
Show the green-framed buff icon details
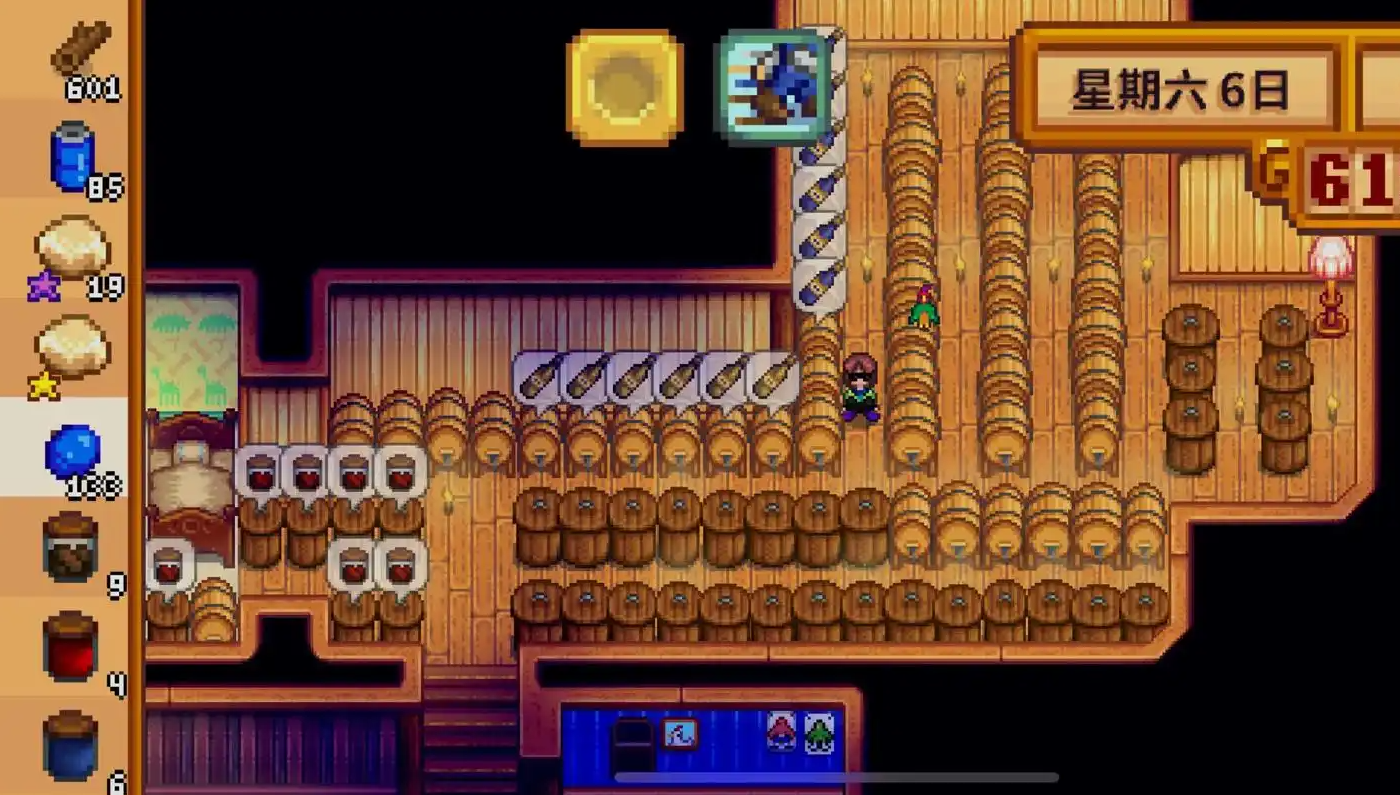point(774,88)
